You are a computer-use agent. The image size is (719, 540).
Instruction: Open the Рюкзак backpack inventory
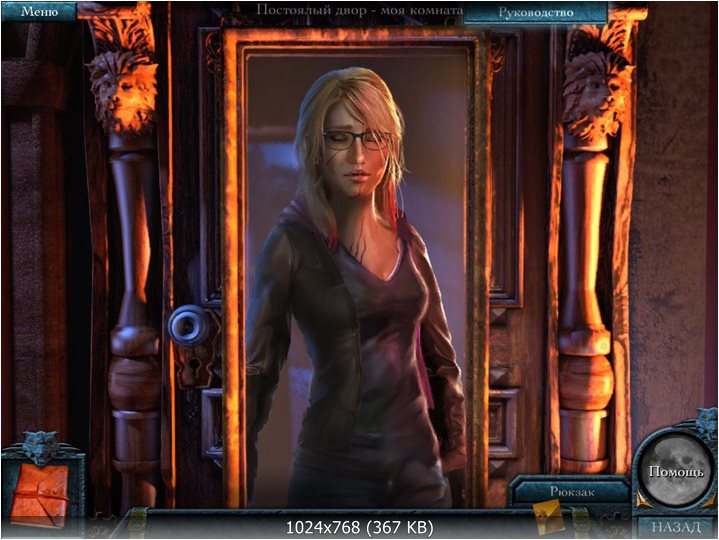[x=572, y=491]
